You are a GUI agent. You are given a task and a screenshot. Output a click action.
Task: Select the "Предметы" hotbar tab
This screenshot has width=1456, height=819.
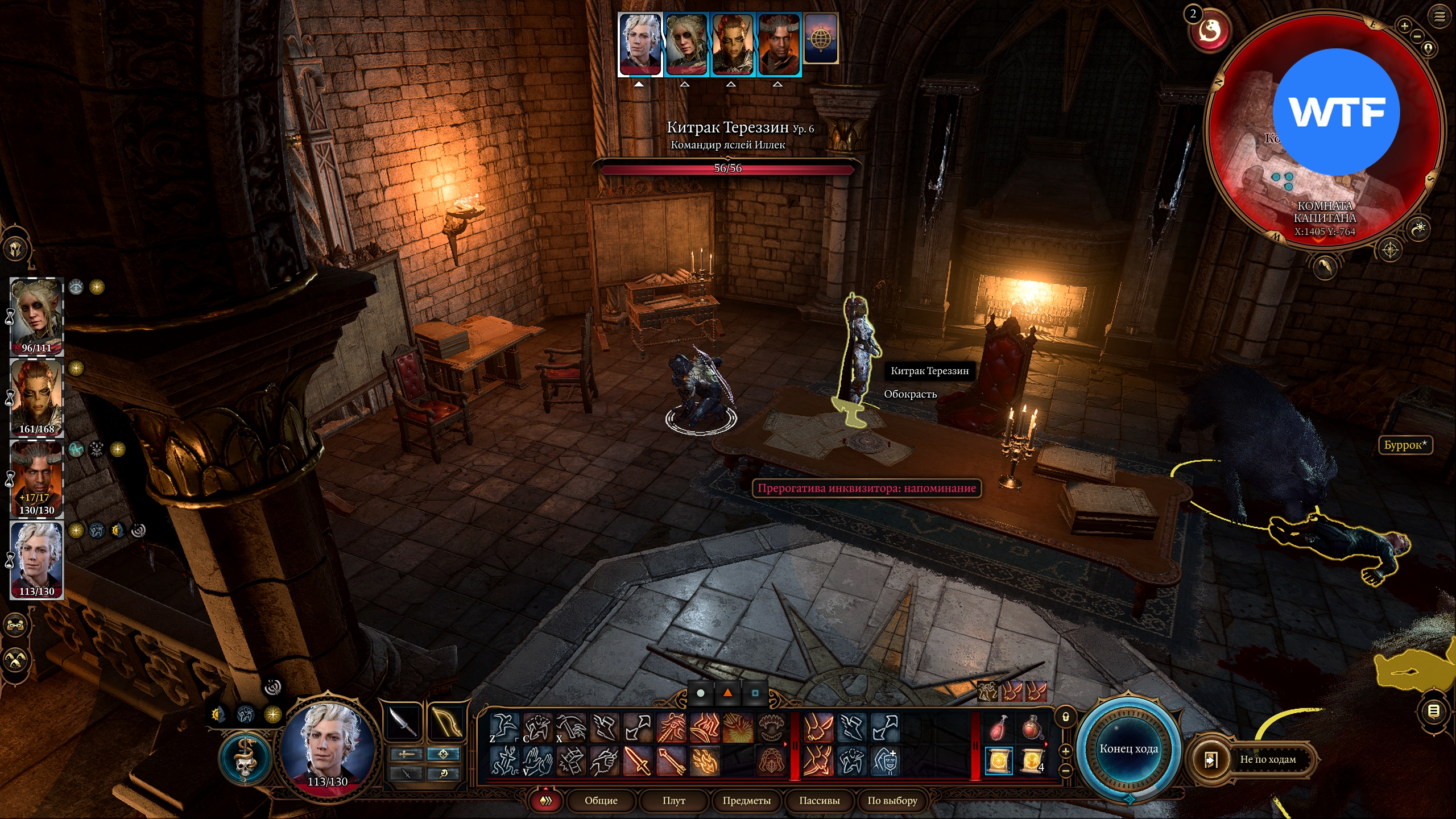pos(746,800)
